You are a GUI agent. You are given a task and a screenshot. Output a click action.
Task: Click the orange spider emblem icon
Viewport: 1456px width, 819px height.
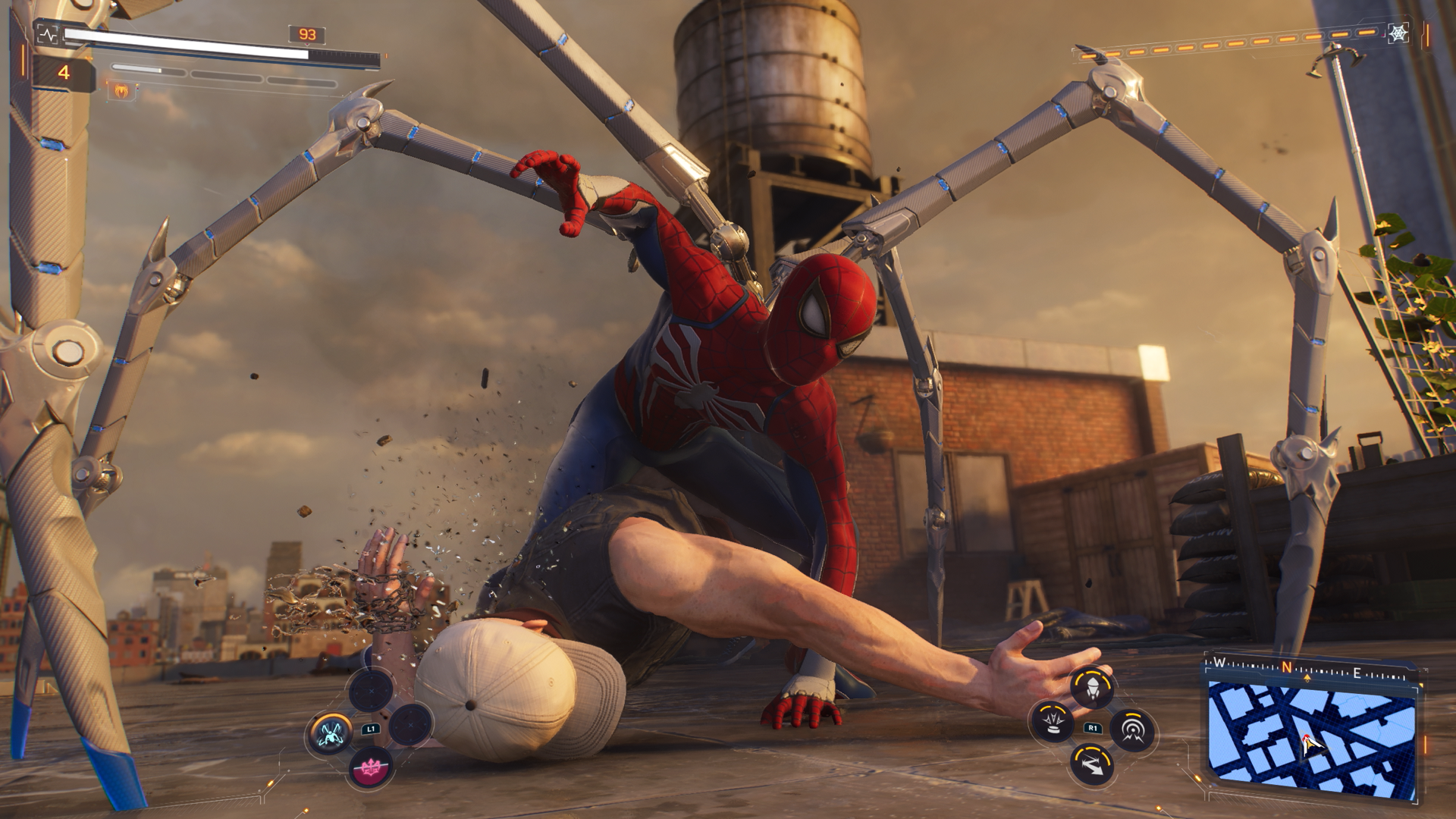pos(121,92)
